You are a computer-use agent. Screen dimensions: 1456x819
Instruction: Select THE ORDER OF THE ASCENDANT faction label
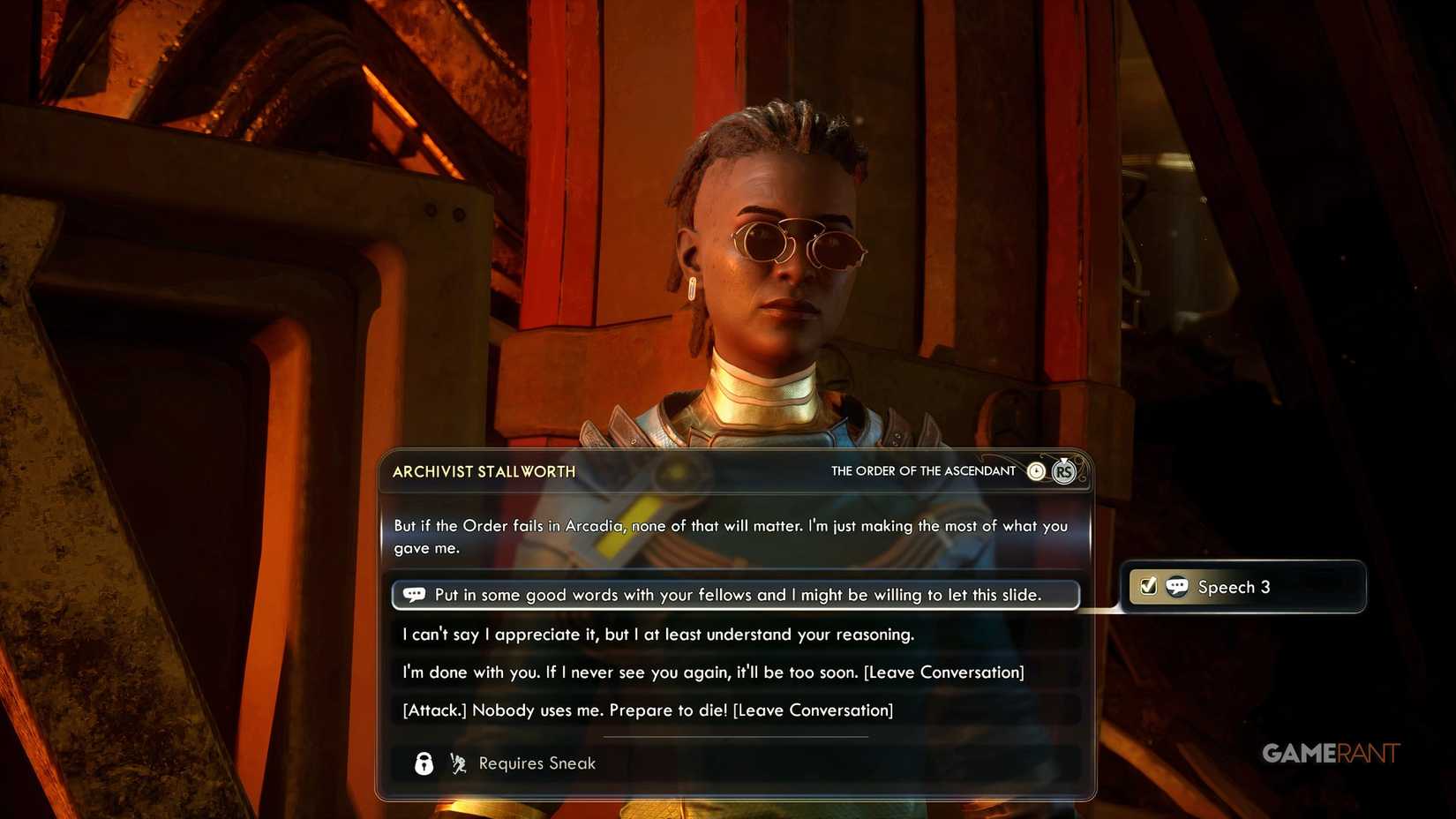(x=922, y=471)
